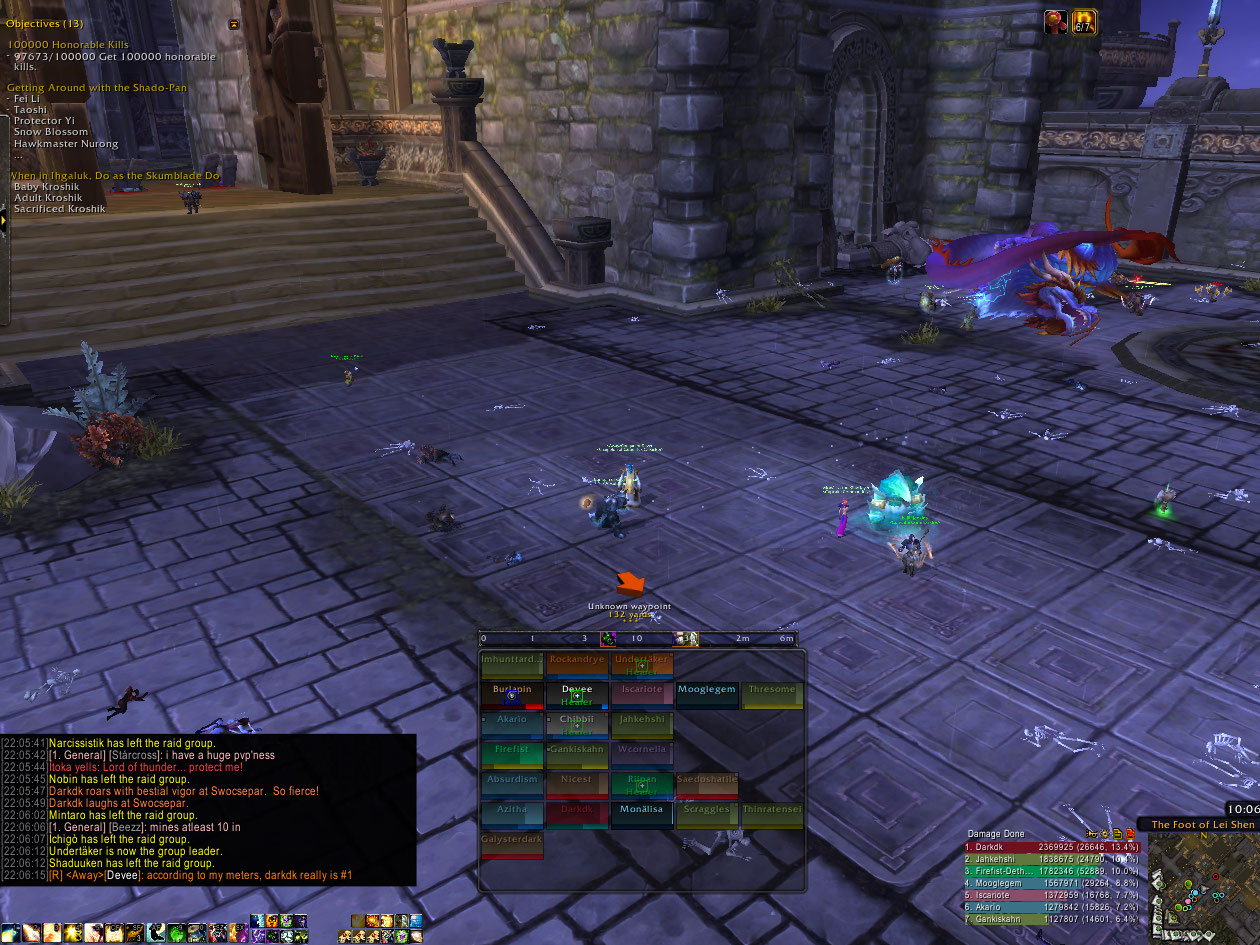Click the Foot of Lei Shen zone label
Viewport: 1260px width, 945px height.
pos(1202,825)
